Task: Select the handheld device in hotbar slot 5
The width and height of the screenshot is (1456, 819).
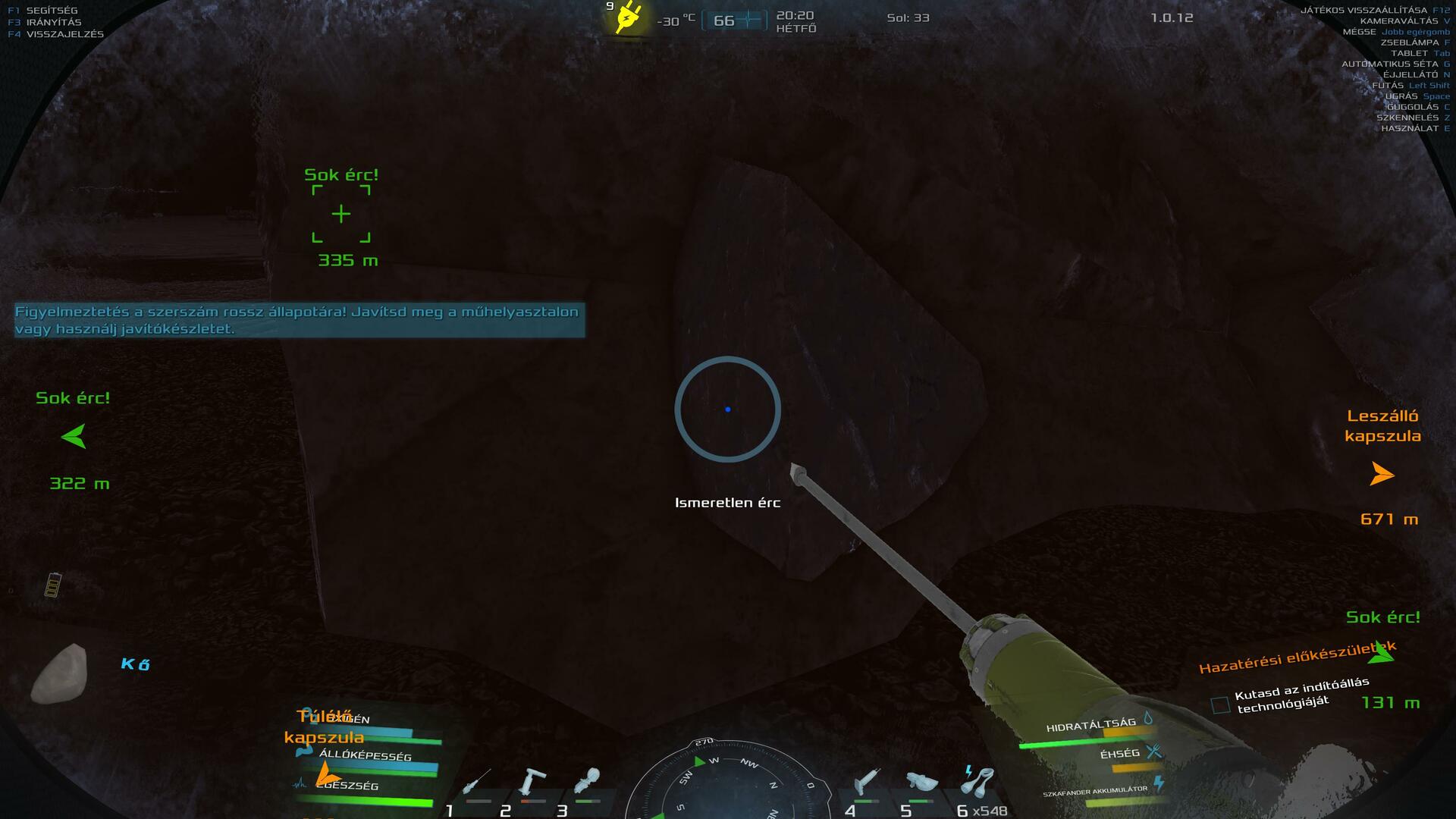Action: [x=921, y=783]
